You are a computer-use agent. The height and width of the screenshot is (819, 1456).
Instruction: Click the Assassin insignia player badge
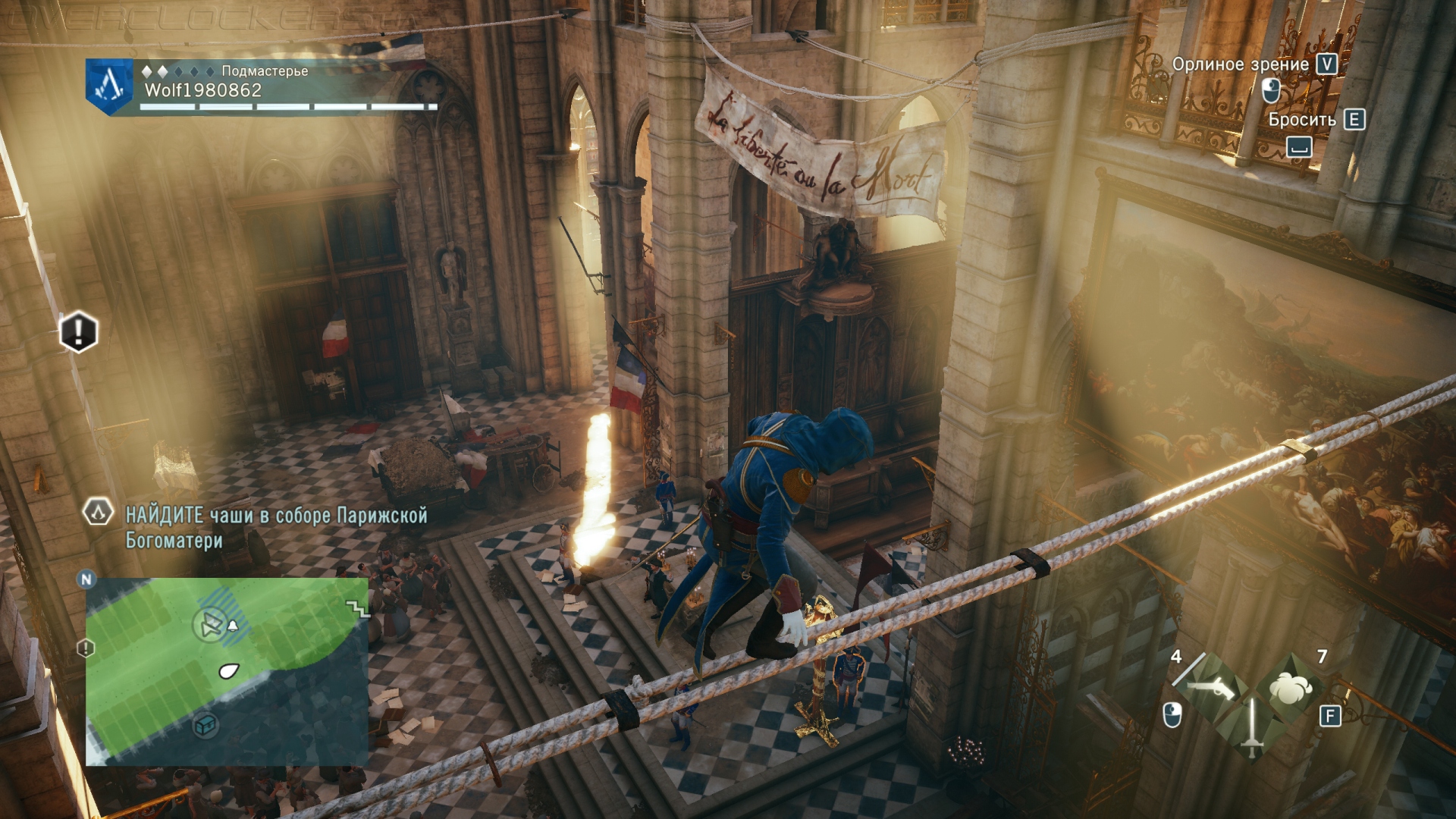[x=110, y=86]
